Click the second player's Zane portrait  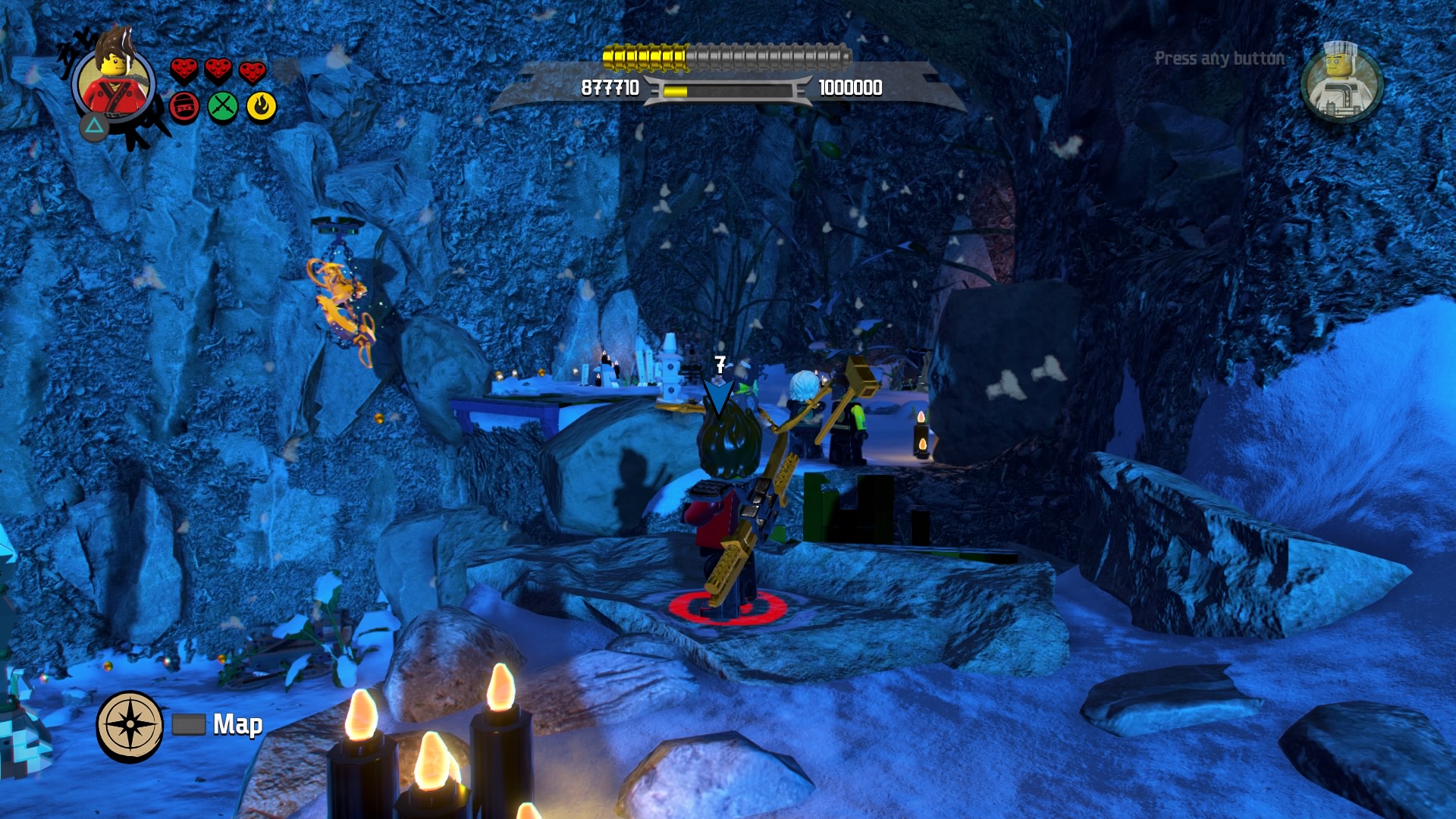pyautogui.click(x=1341, y=83)
